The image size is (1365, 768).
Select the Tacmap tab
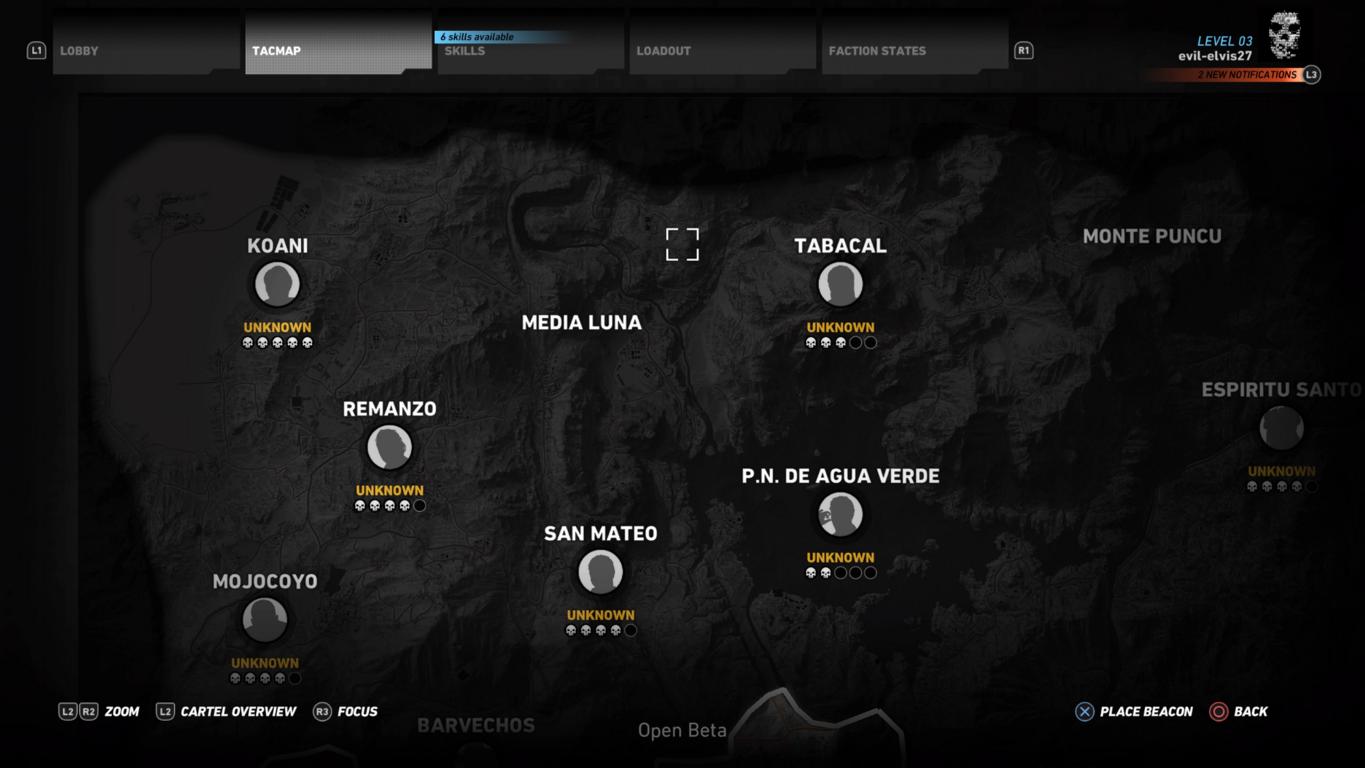click(x=338, y=50)
